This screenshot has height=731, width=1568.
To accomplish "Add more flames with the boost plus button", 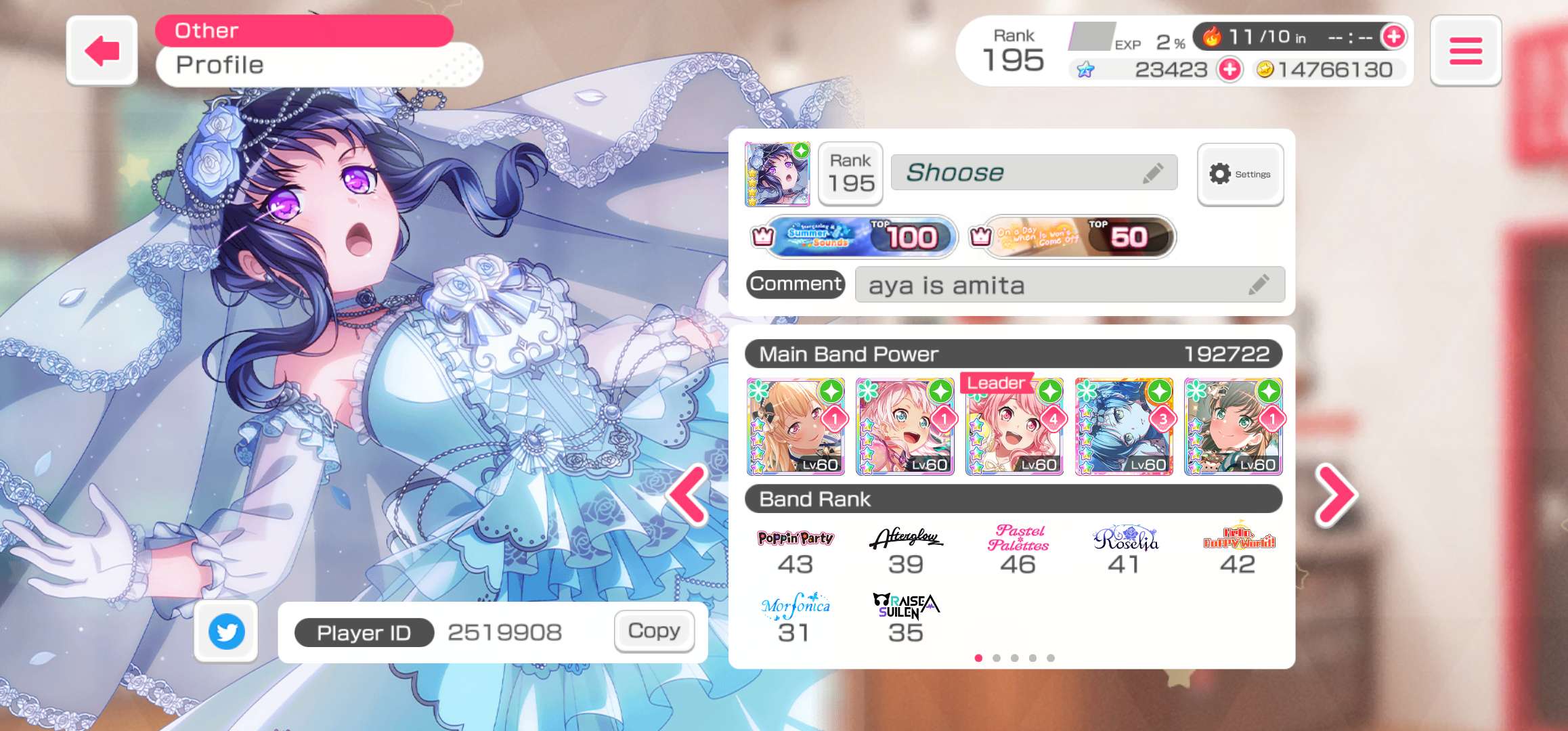I will click(x=1393, y=37).
